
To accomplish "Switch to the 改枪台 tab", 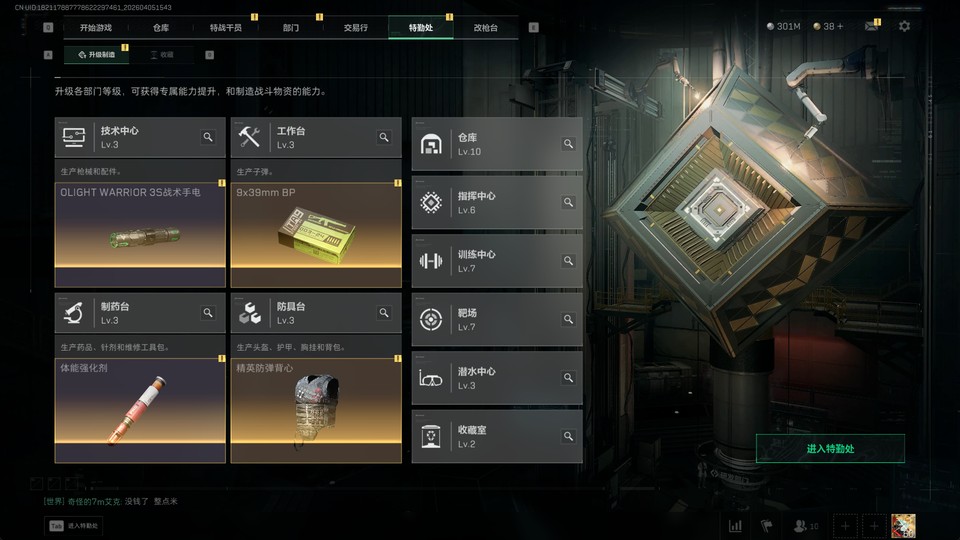I will click(x=485, y=28).
